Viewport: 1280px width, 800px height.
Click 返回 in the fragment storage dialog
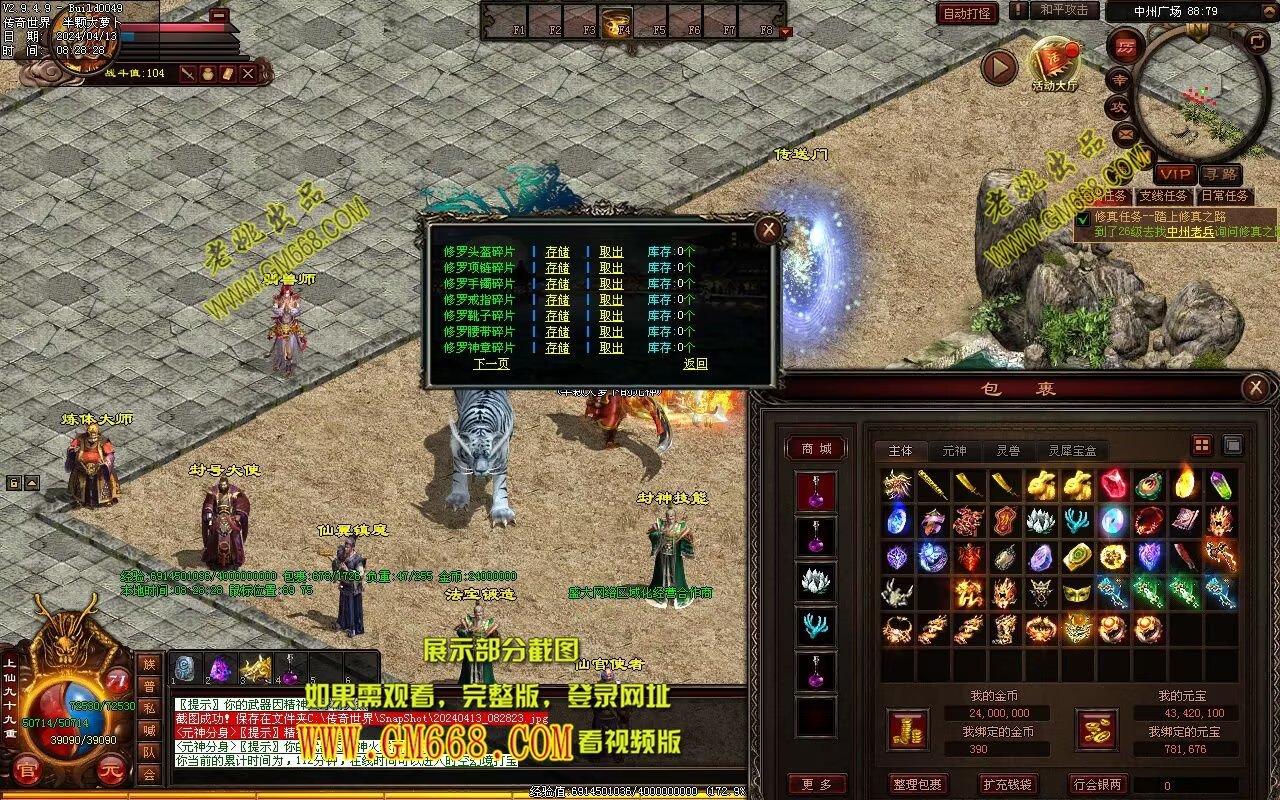click(695, 364)
